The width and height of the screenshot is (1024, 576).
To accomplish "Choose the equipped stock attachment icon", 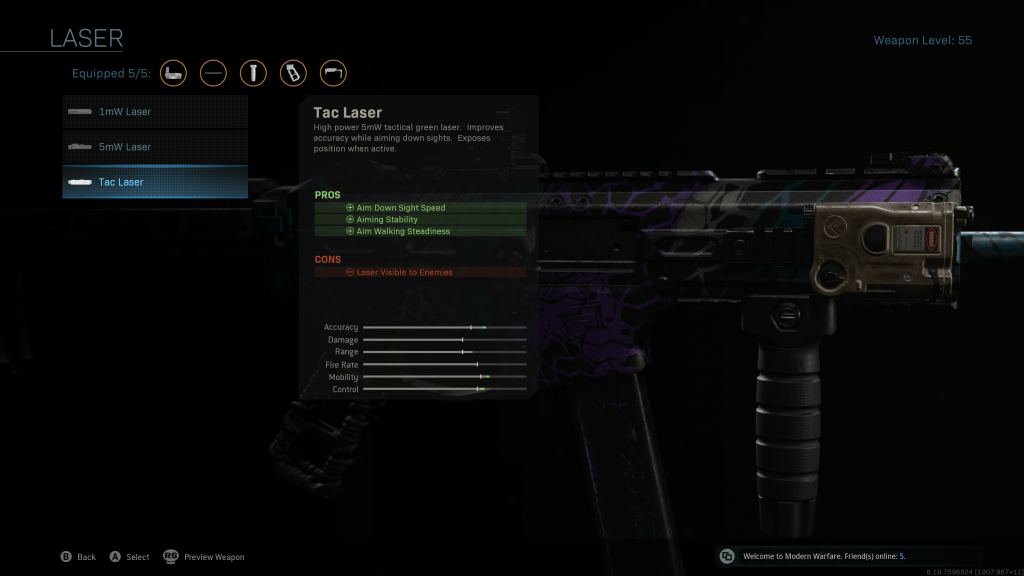I will [x=333, y=73].
